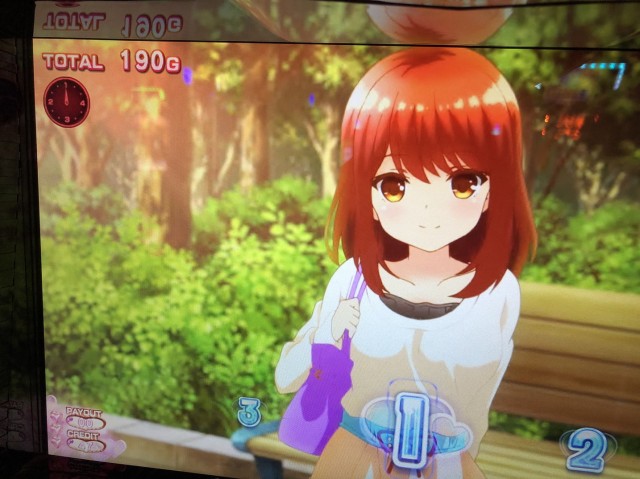Click the red clock icon under TOTAL
The height and width of the screenshot is (479, 640).
tap(67, 102)
